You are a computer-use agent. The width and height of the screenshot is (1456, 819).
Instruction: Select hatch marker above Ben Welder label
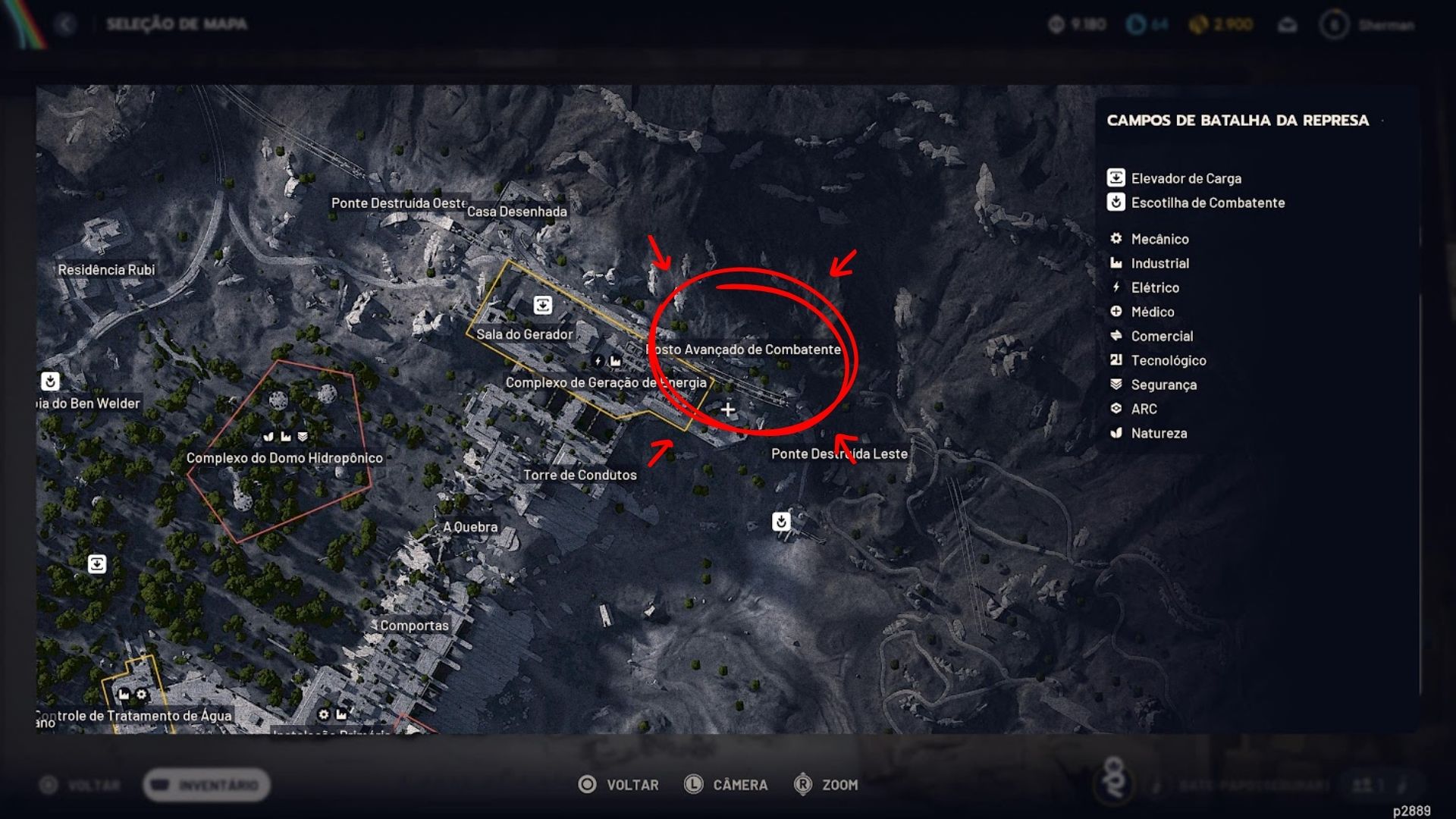point(50,381)
